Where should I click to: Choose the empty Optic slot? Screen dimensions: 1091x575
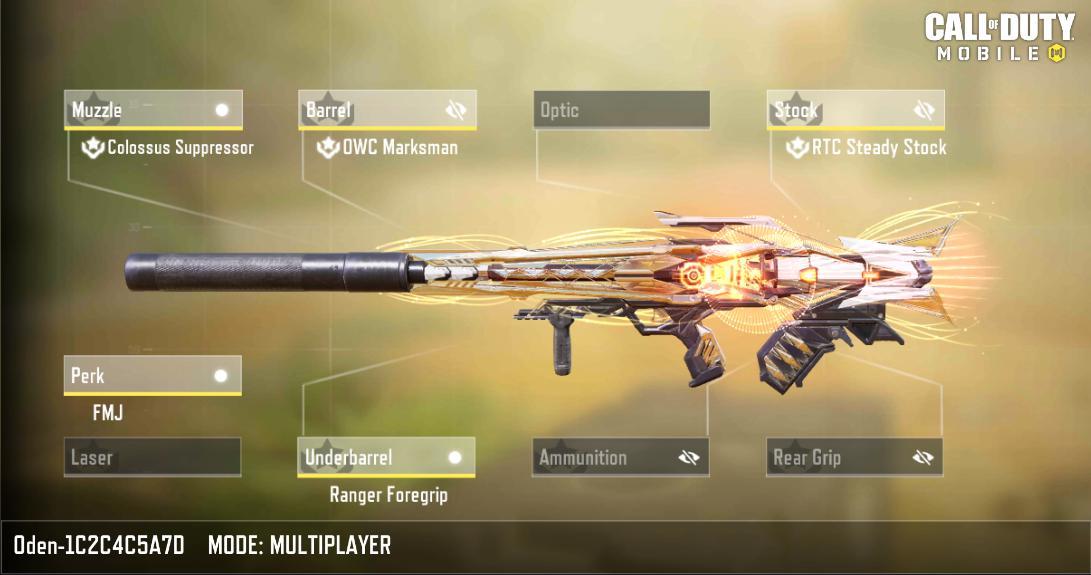click(x=621, y=110)
